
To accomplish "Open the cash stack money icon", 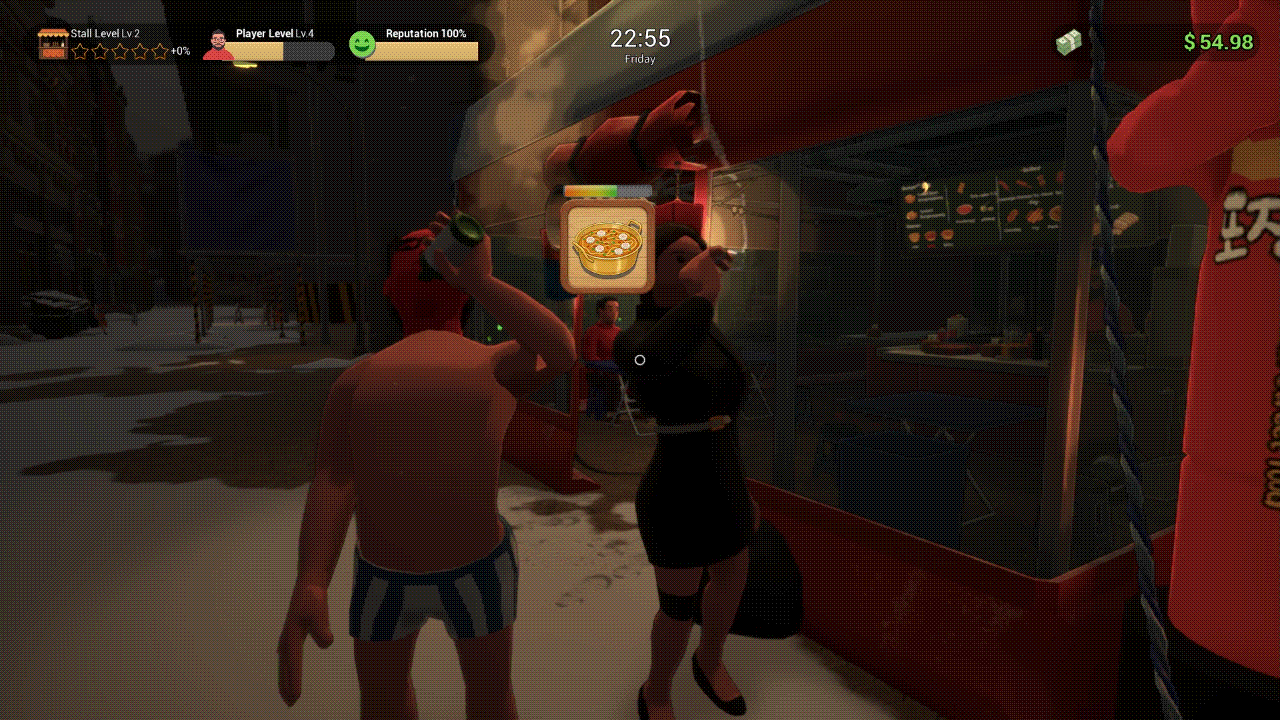I will pyautogui.click(x=1070, y=42).
